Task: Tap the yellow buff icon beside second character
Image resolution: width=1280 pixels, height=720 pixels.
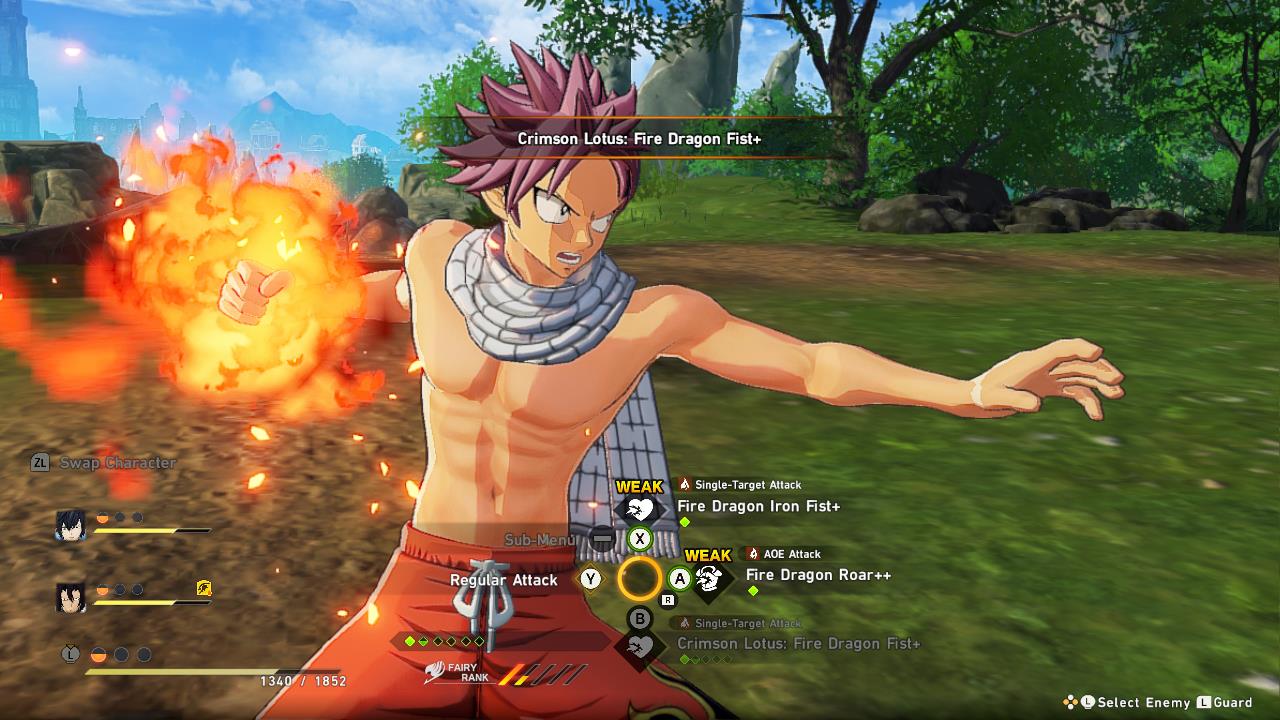Action: tap(205, 590)
